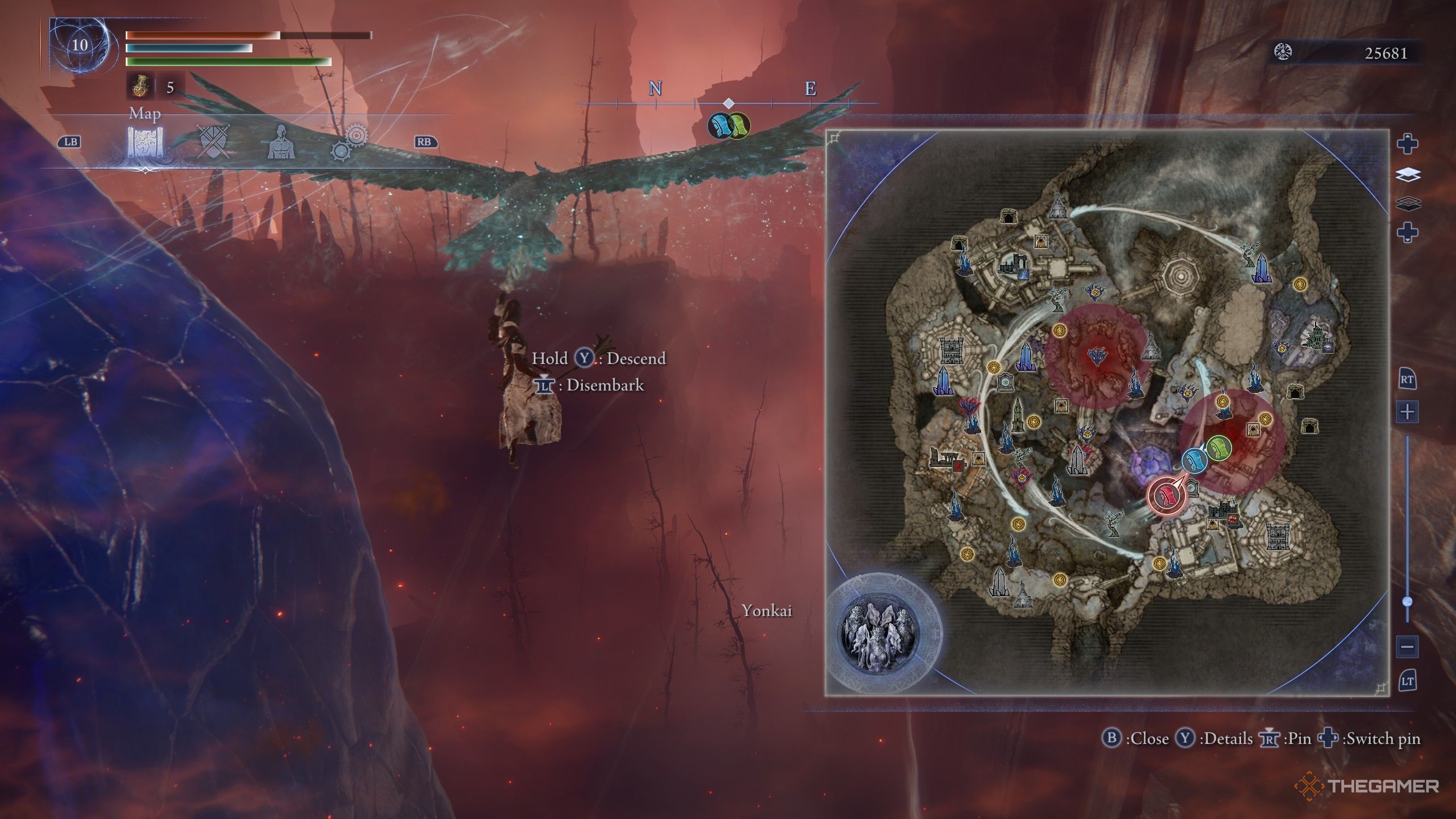
Task: Zoom in with the map plus button
Action: [1408, 411]
